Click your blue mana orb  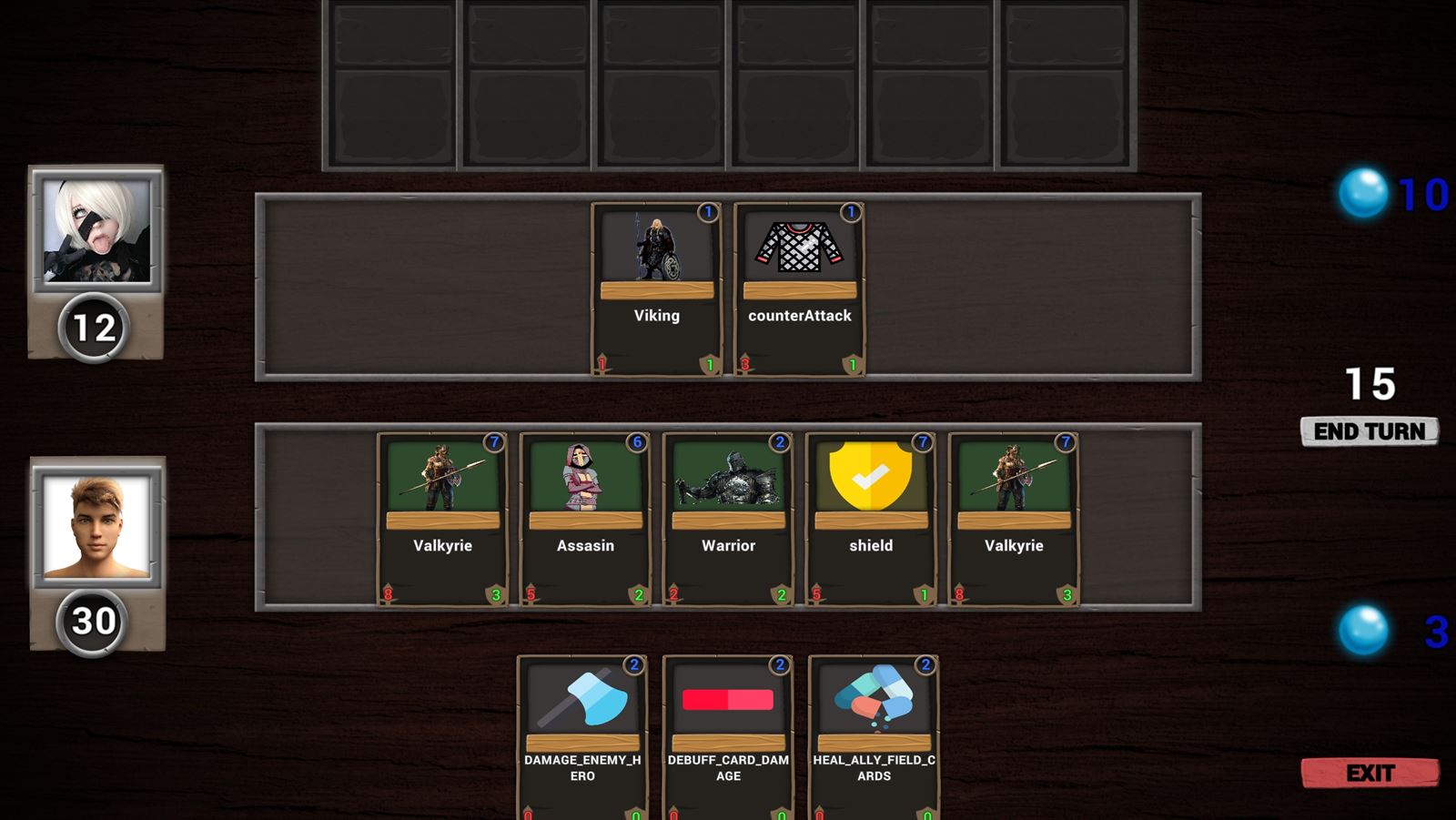click(1364, 627)
